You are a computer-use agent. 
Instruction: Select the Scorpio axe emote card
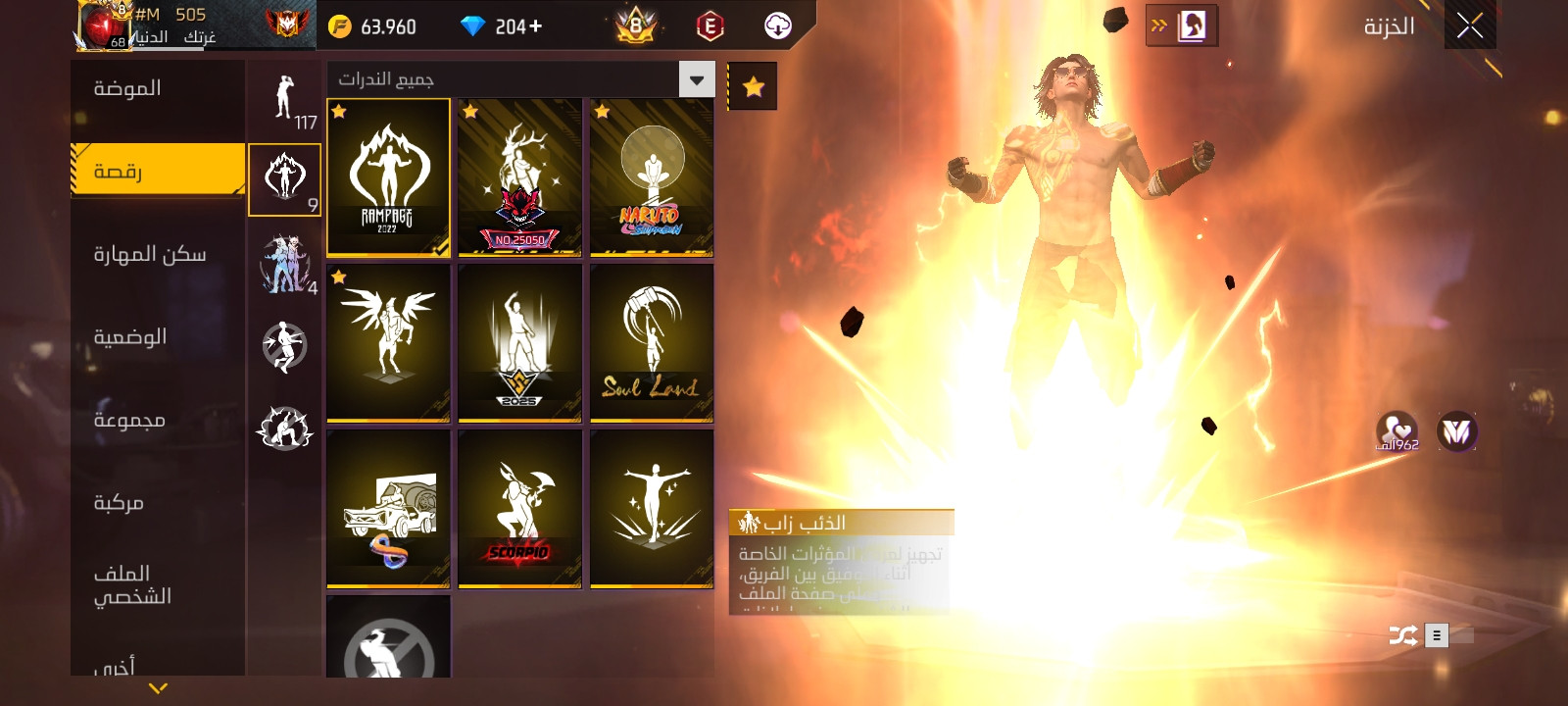pos(519,509)
